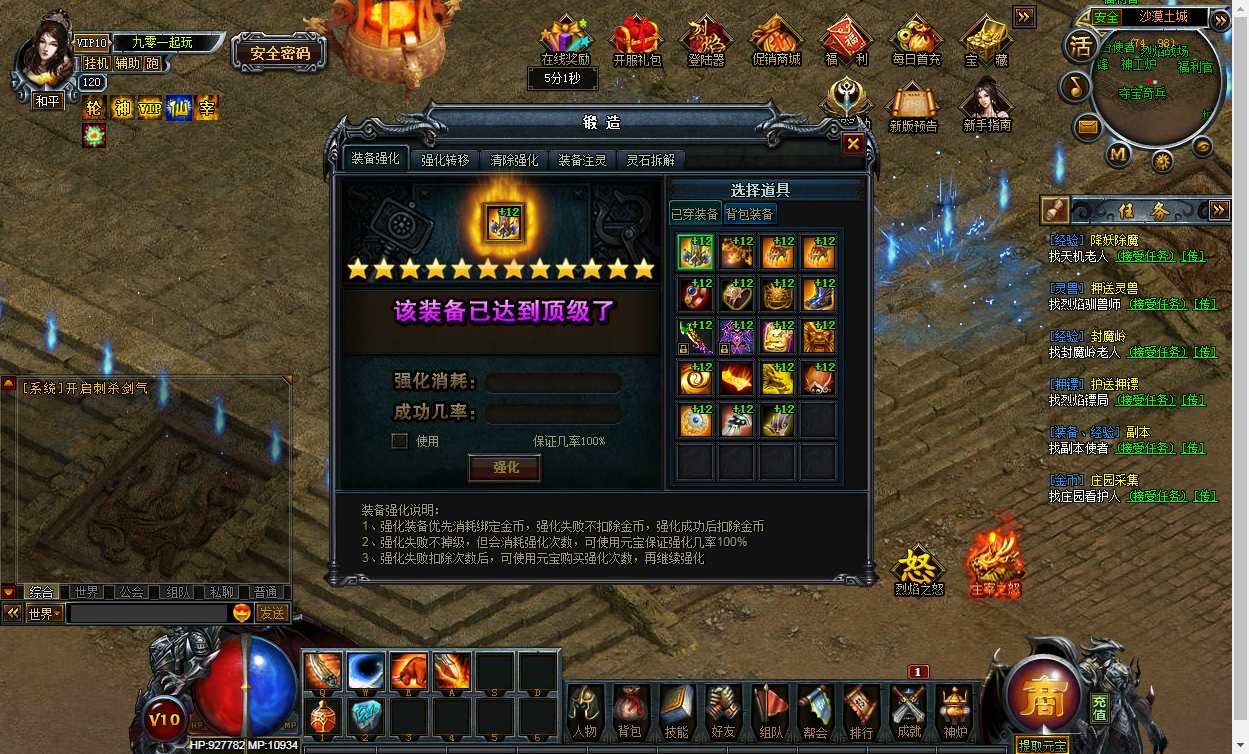1249x754 pixels.
Task: Click the 充值 recharge button
Action: pos(1099,708)
